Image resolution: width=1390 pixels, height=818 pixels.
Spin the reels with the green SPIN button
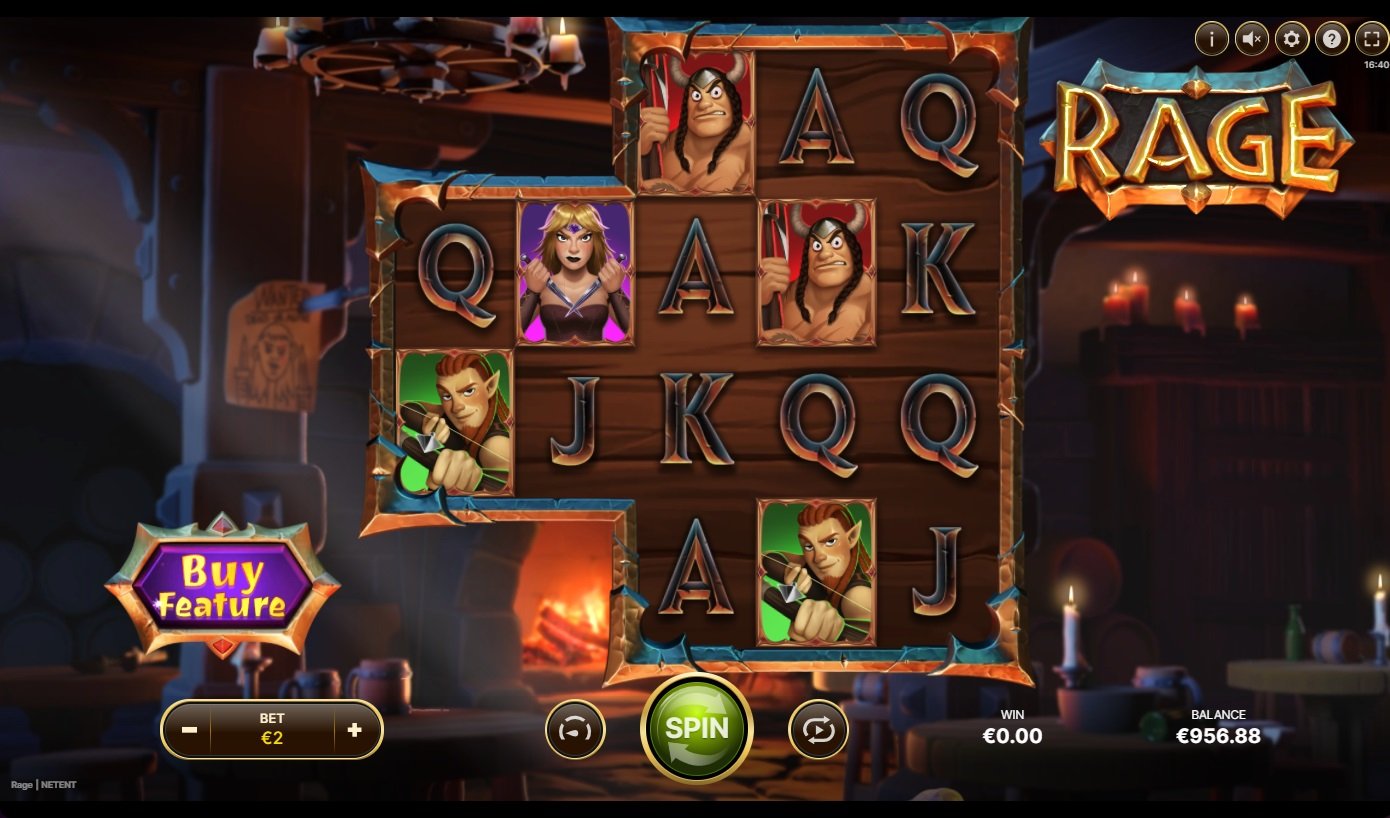(x=697, y=728)
